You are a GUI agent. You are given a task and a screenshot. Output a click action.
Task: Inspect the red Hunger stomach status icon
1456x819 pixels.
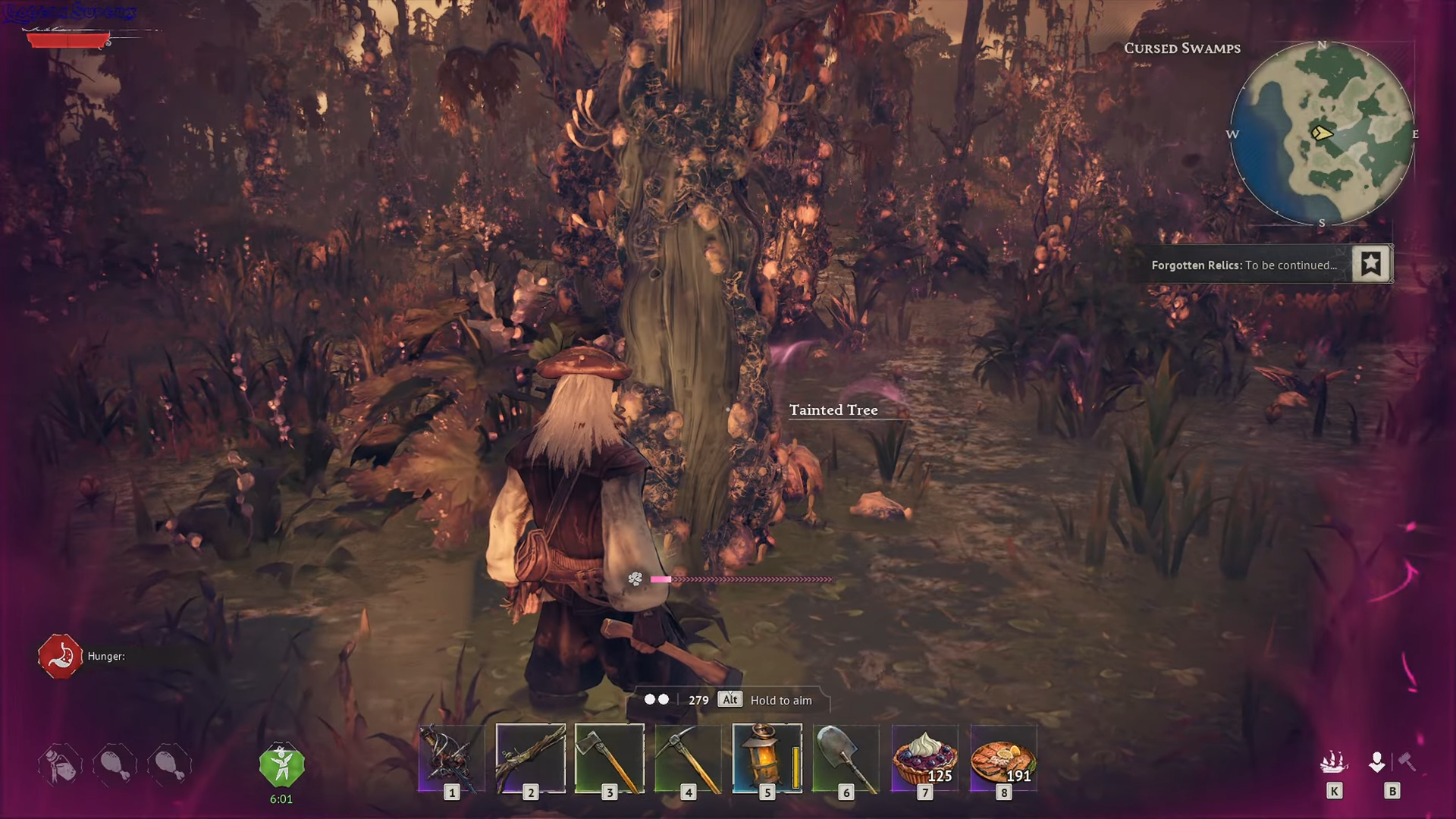tap(60, 656)
